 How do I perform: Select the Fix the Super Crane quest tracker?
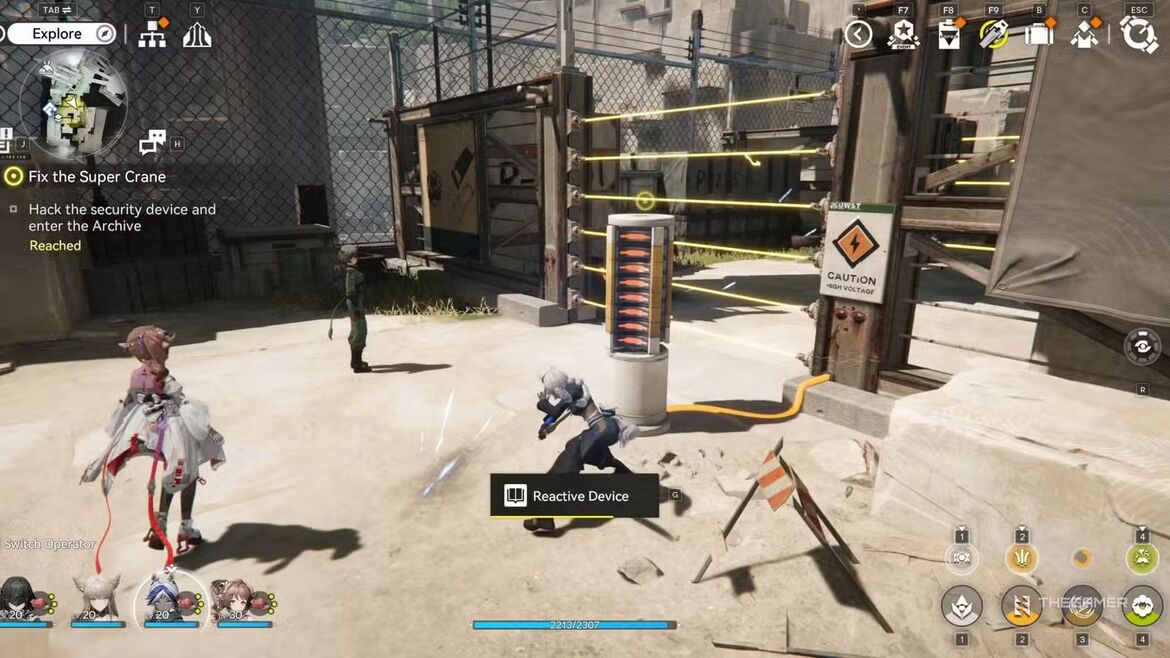coord(97,177)
